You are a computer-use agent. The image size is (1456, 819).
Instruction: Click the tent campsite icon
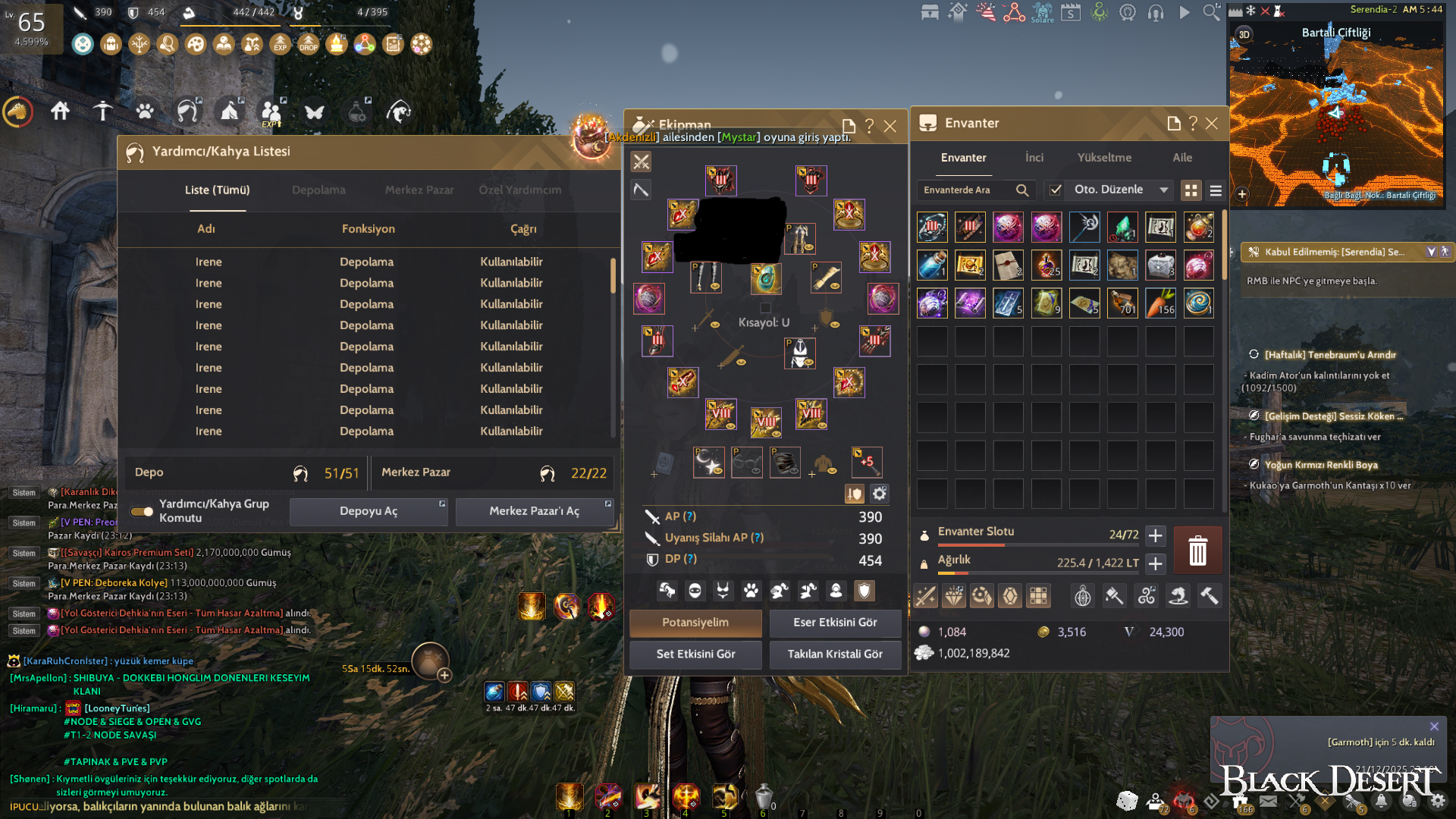(x=230, y=111)
